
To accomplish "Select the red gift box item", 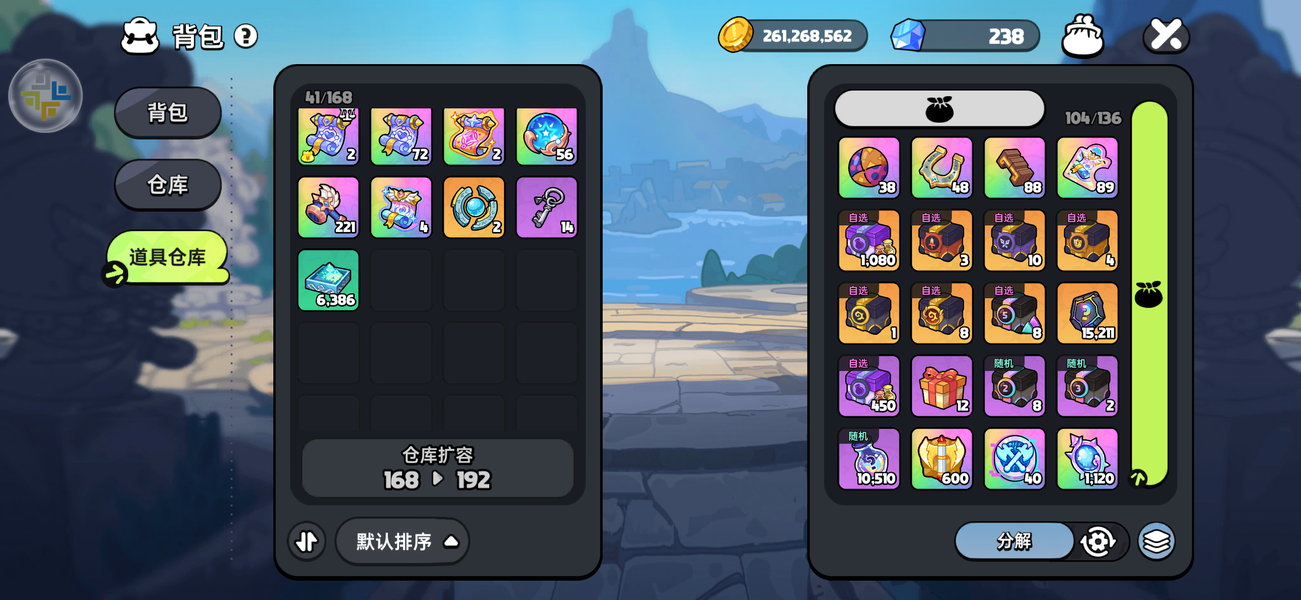I will coord(942,386).
